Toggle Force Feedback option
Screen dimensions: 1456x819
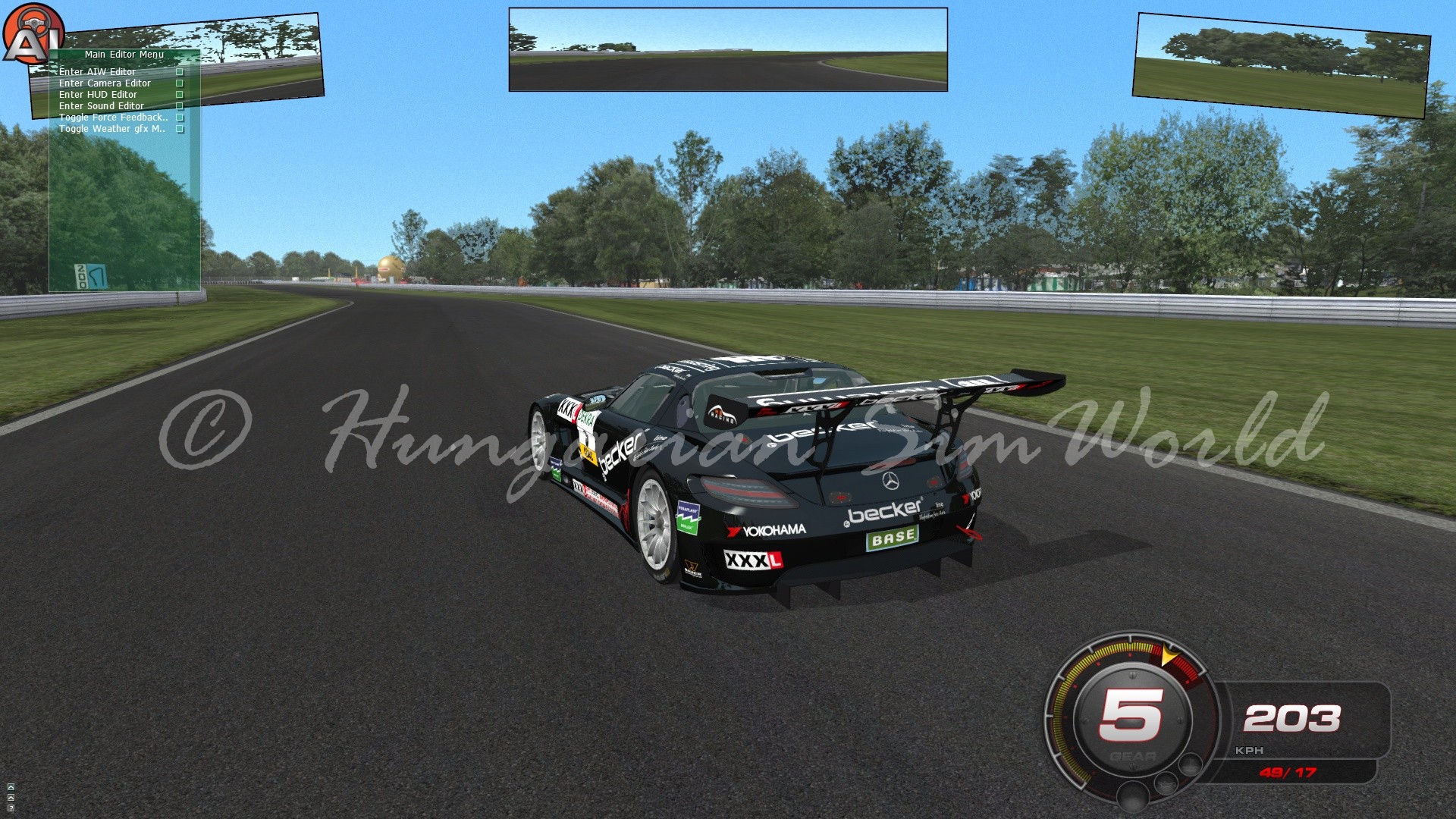pyautogui.click(x=114, y=118)
